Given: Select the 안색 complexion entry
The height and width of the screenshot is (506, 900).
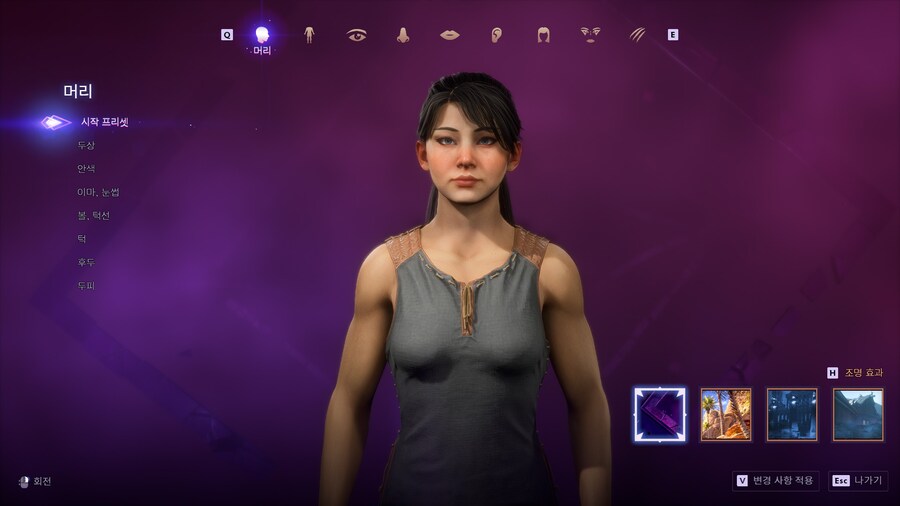Looking at the screenshot, I should (x=86, y=169).
